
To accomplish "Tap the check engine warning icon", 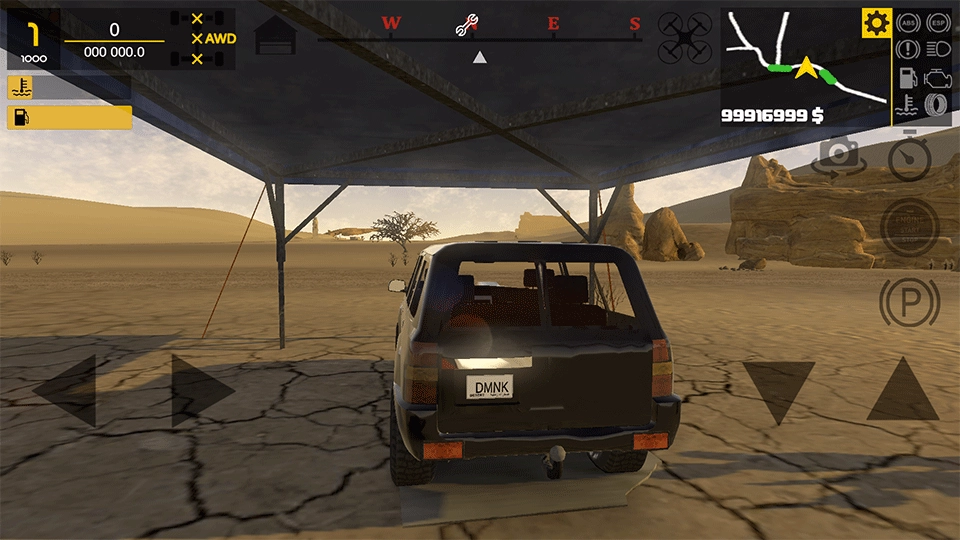I will pos(937,77).
